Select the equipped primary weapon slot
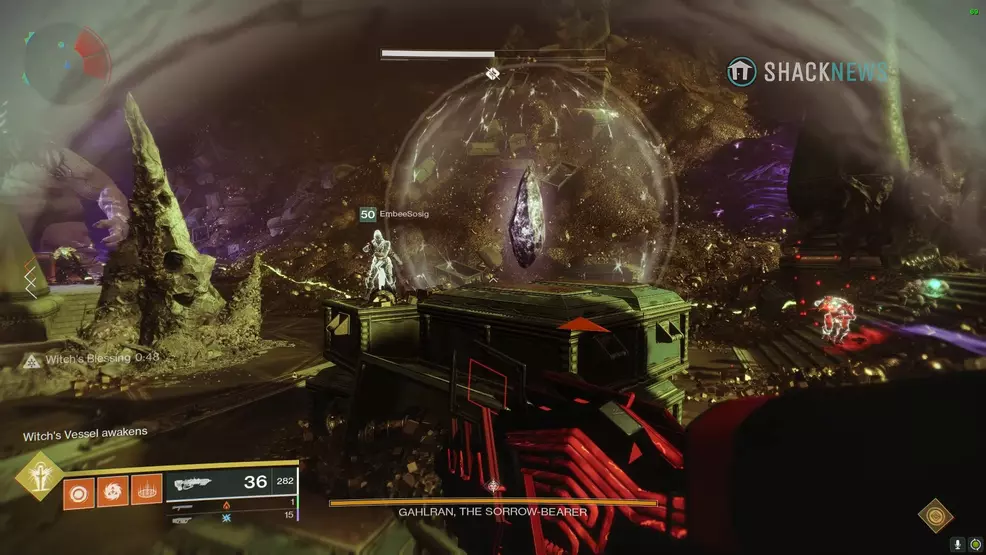This screenshot has height=555, width=986. click(x=232, y=483)
